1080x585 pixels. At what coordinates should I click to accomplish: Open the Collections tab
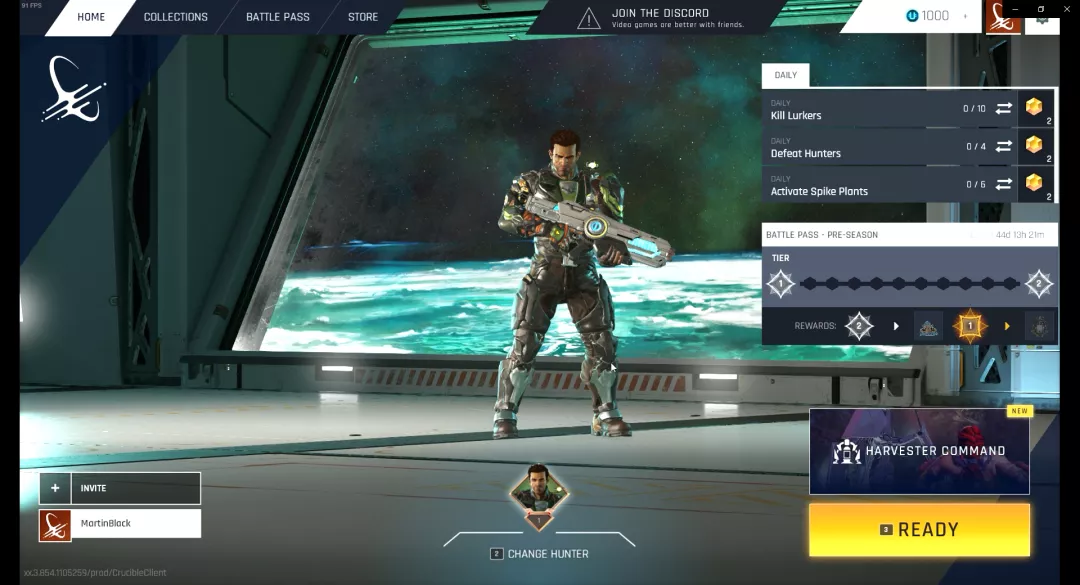(x=175, y=17)
